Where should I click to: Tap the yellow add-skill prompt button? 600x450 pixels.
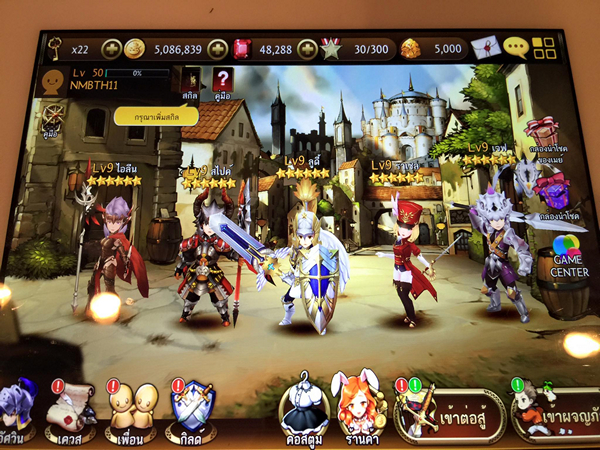(x=156, y=116)
